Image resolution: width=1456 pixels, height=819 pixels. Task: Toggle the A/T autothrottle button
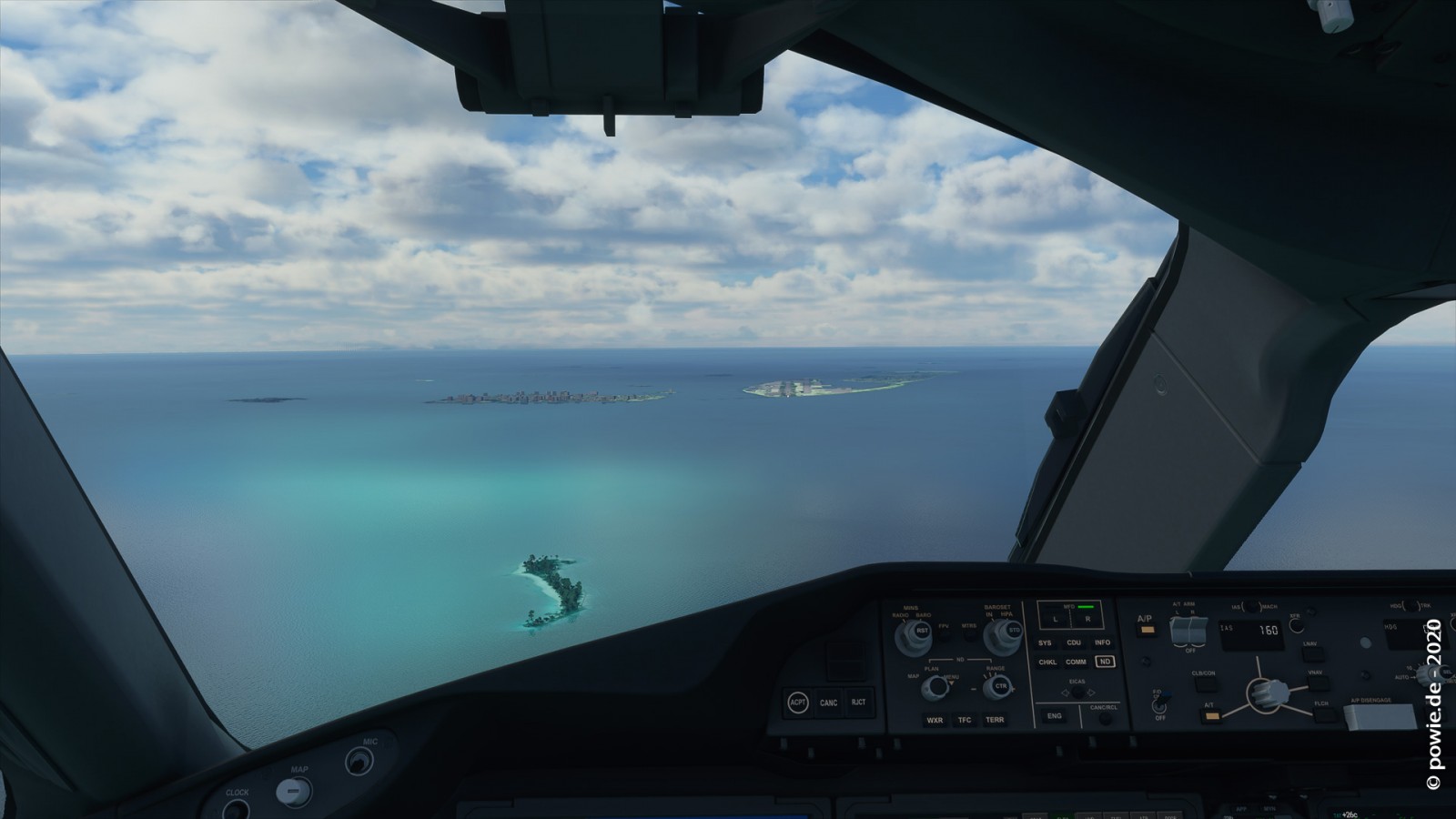1211,715
